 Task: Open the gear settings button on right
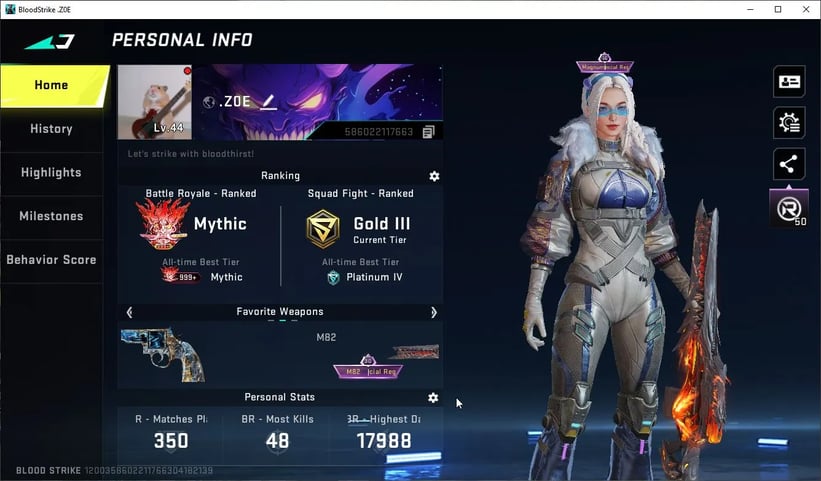[x=789, y=123]
